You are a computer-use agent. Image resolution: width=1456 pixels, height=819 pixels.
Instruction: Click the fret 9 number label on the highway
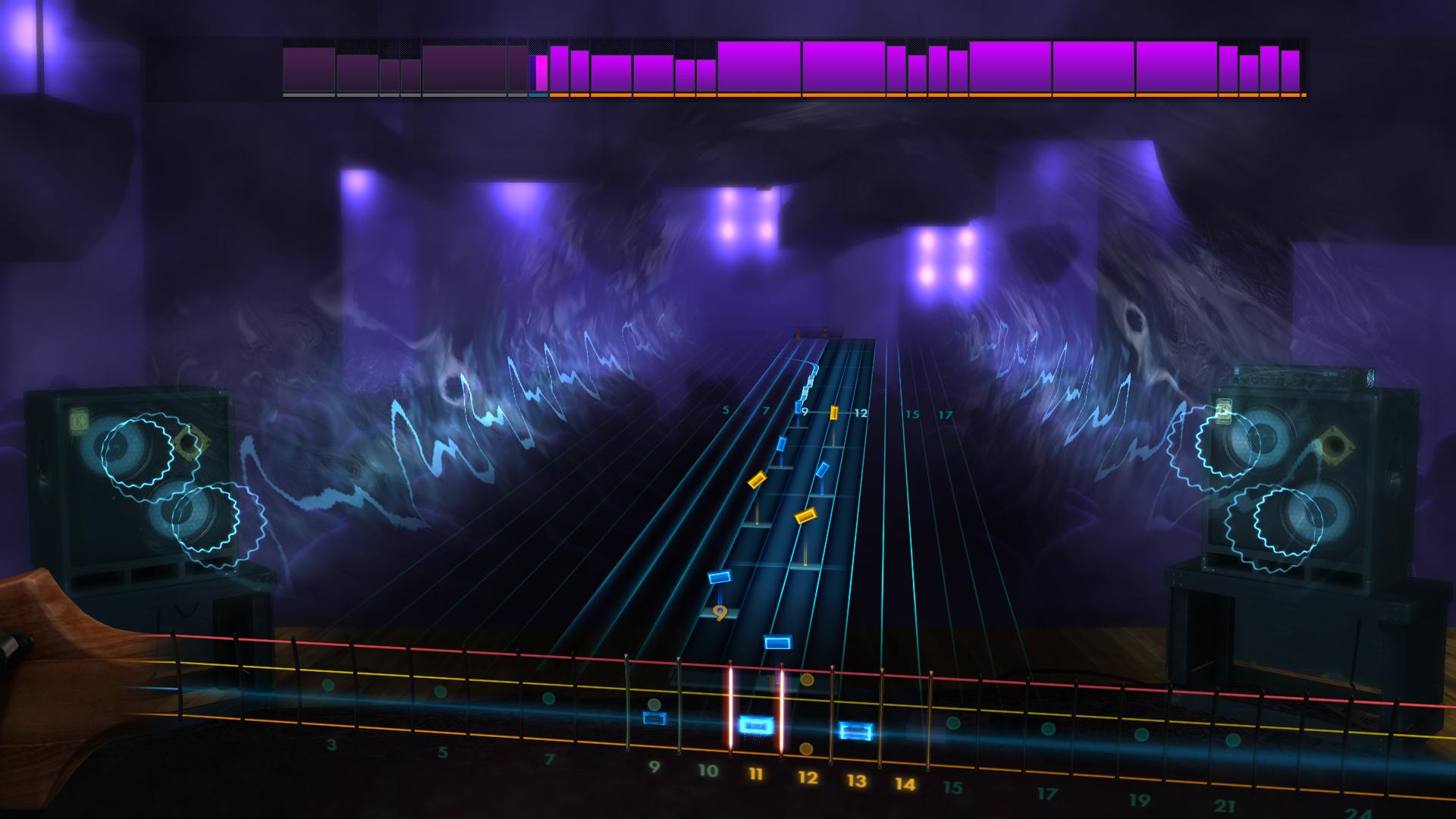click(804, 413)
